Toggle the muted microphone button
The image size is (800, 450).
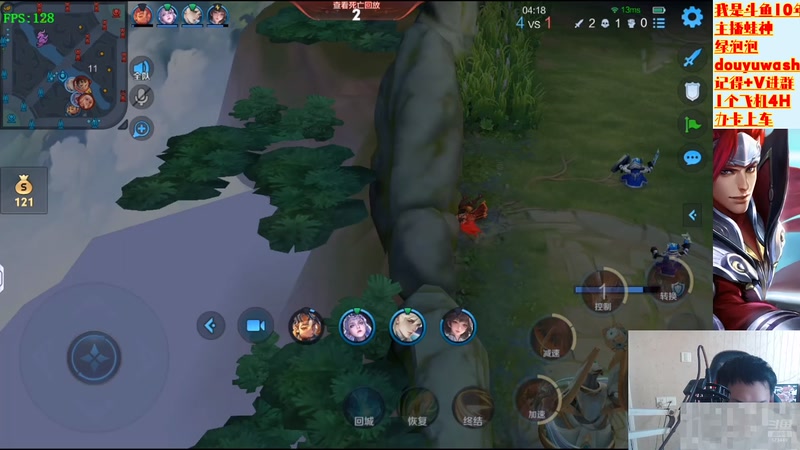[142, 97]
